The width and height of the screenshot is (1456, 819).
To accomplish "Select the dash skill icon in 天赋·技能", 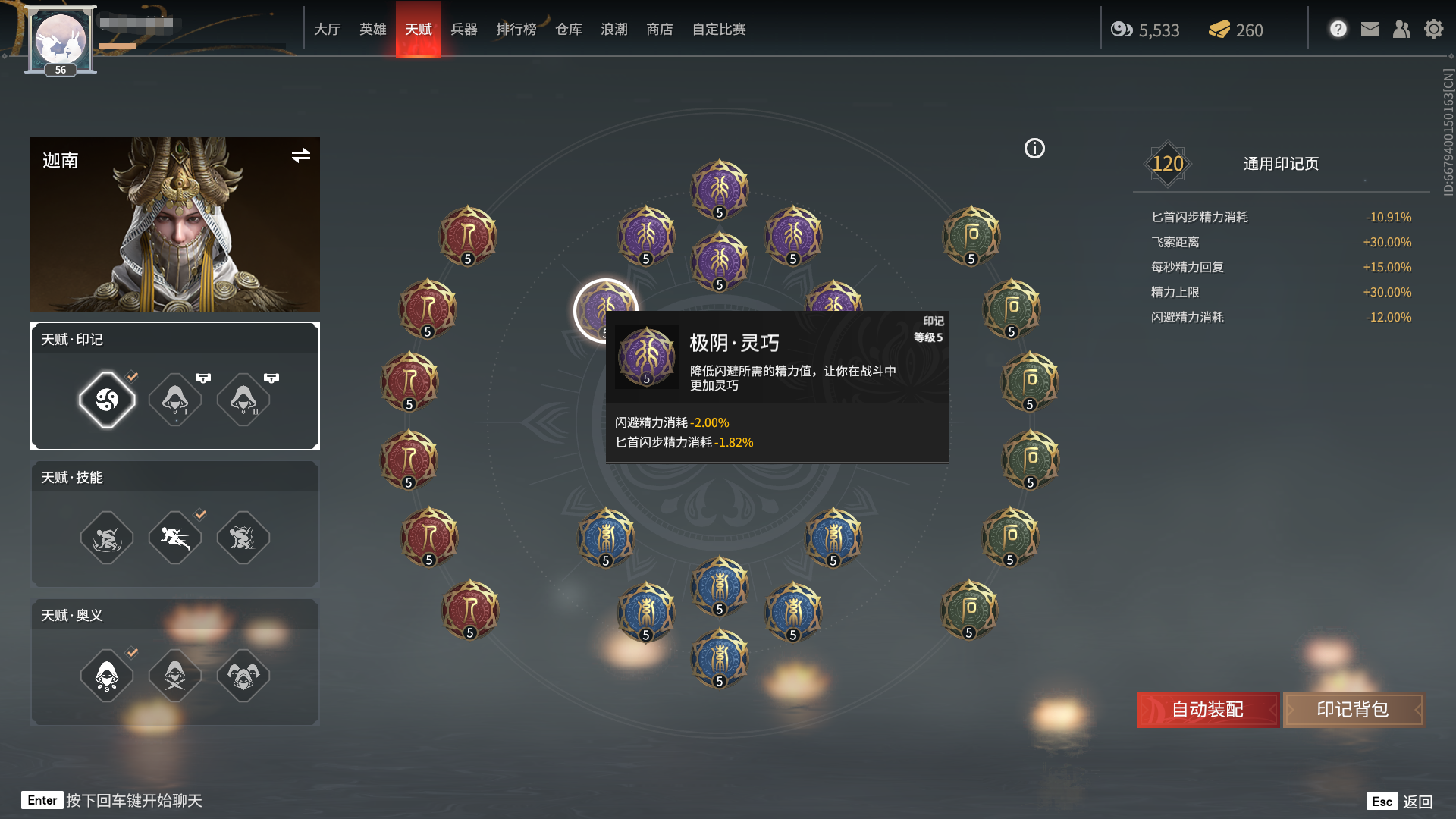I will 174,537.
